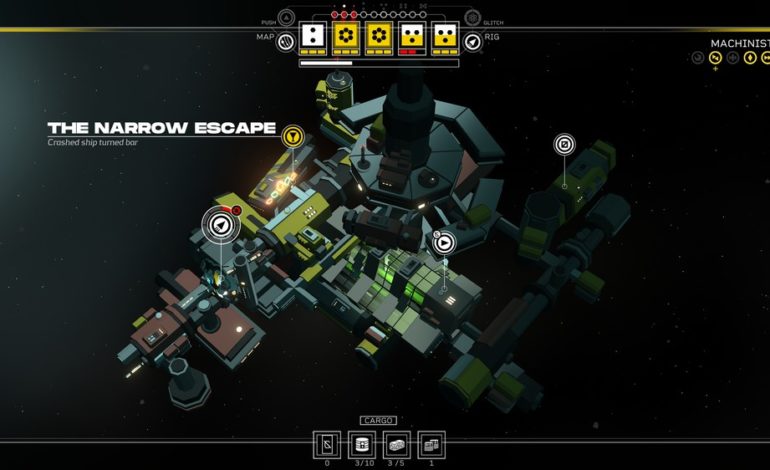Select the square-symbol marker over the right module
Viewport: 770px width, 470px height.
(564, 145)
